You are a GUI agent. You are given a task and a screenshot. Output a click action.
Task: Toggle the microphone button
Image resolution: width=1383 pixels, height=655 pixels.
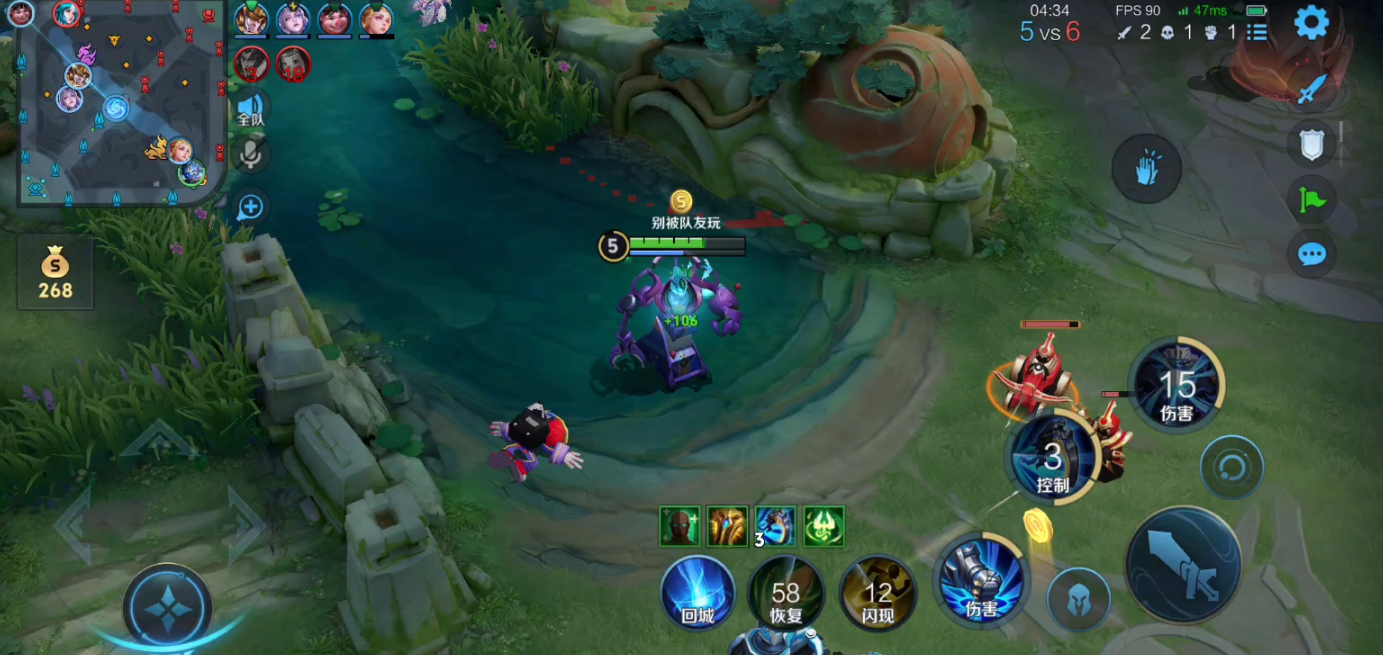coord(250,155)
